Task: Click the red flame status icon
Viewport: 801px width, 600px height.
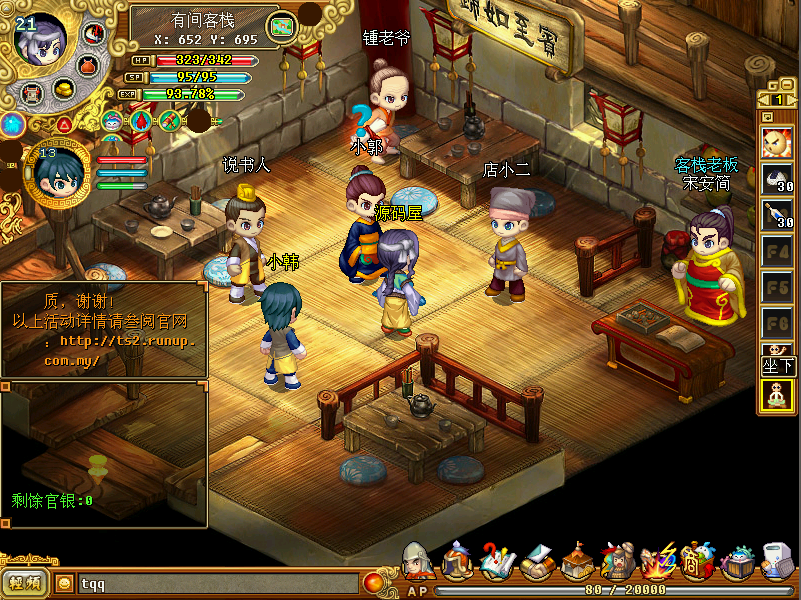Action: pyautogui.click(x=141, y=121)
